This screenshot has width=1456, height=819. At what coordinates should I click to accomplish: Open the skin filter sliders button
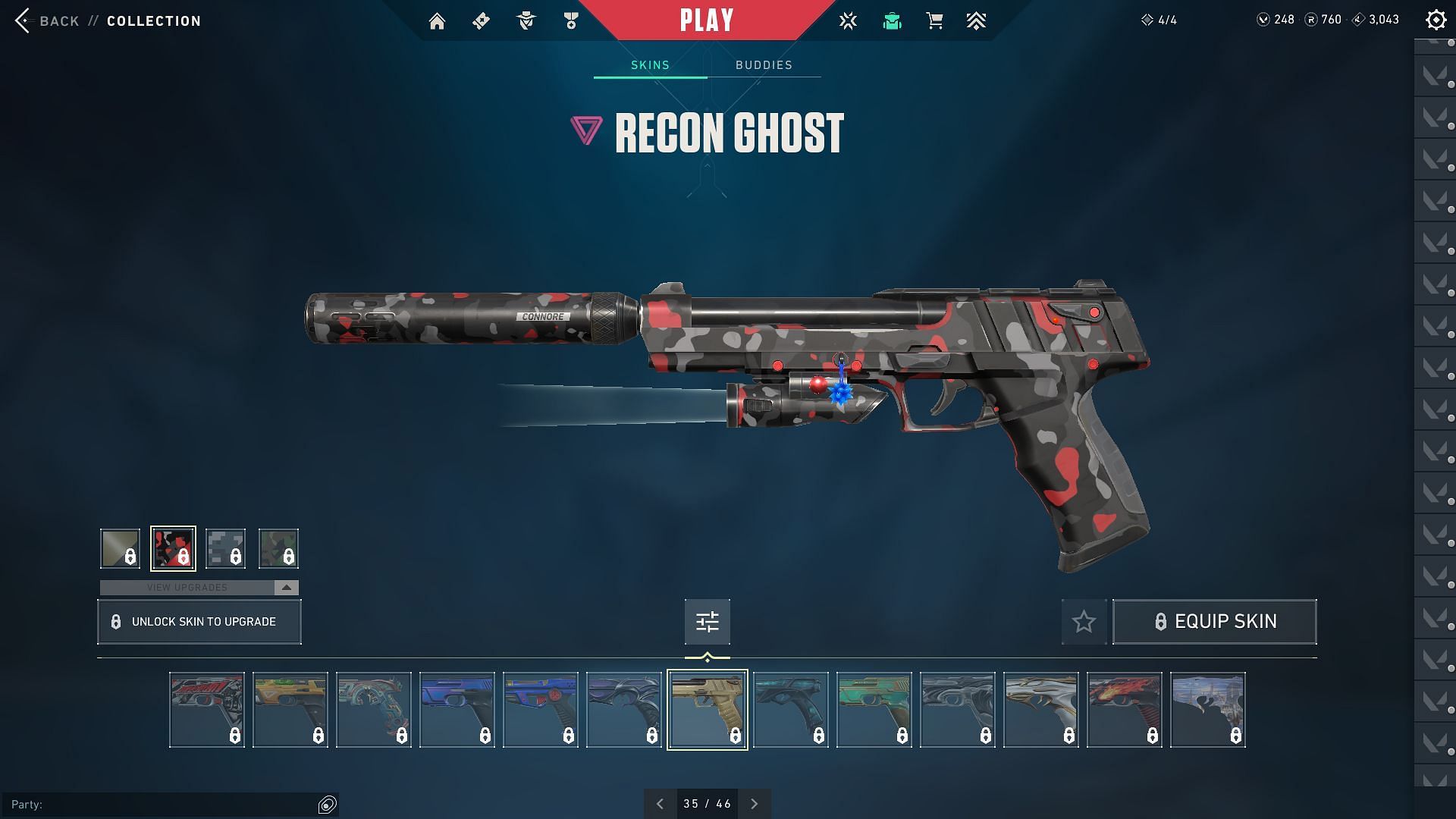point(707,622)
